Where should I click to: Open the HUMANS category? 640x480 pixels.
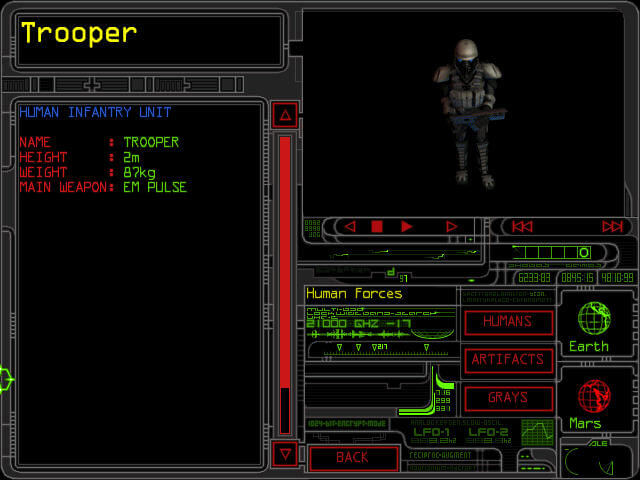pos(508,322)
